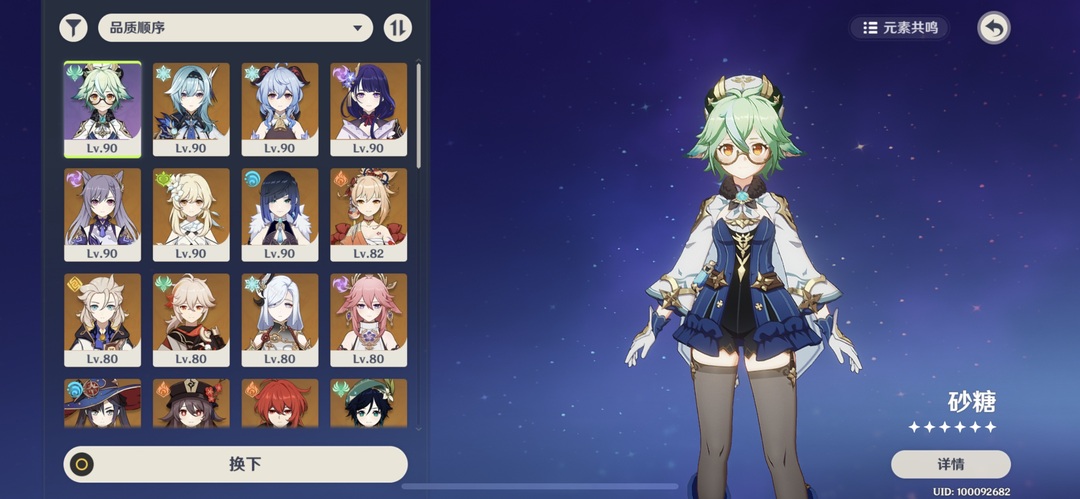This screenshot has width=1080, height=499.
Task: Expand the 品质顺序 sort dropdown
Action: (235, 28)
